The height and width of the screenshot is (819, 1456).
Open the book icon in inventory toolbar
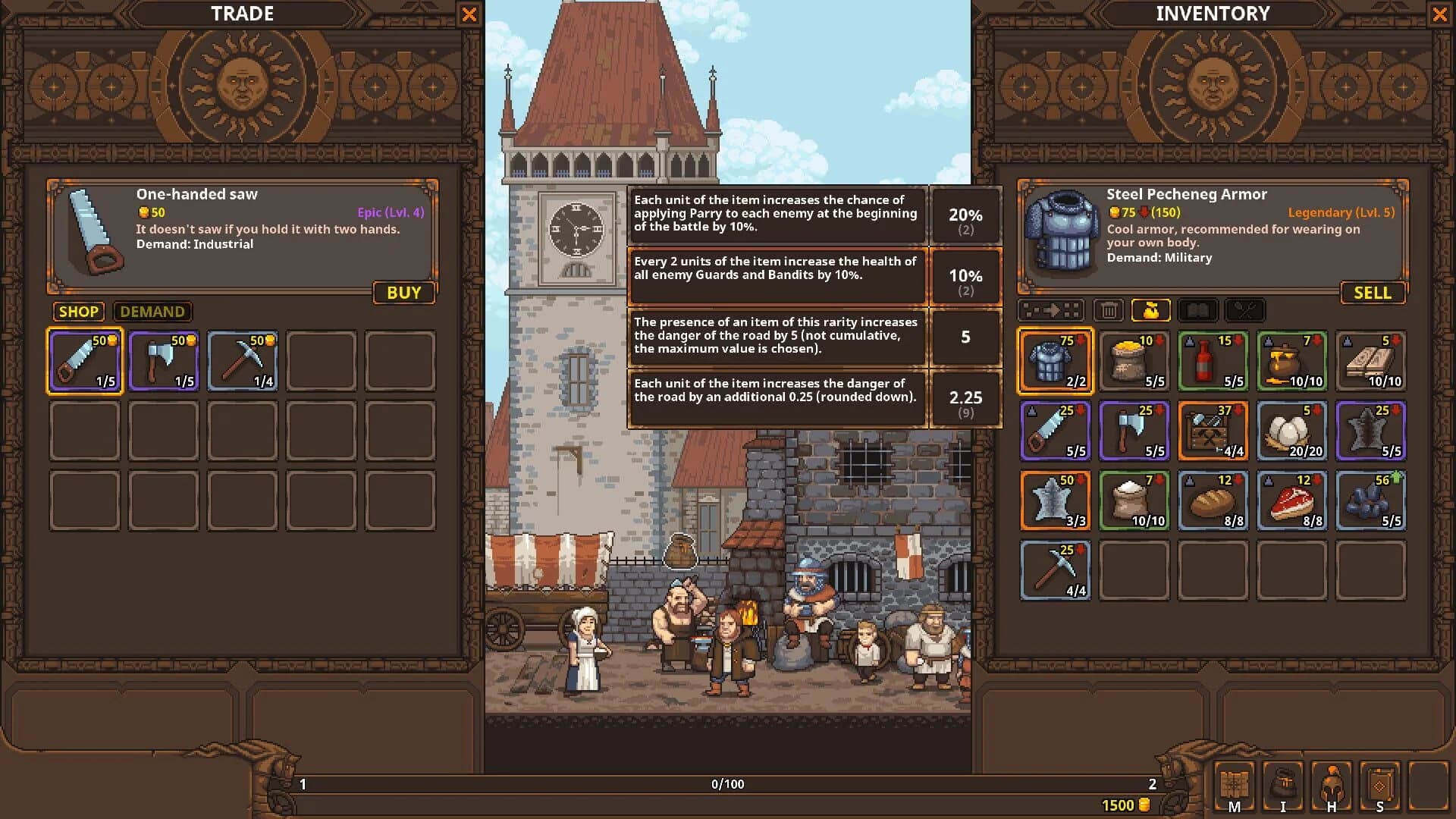1198,309
